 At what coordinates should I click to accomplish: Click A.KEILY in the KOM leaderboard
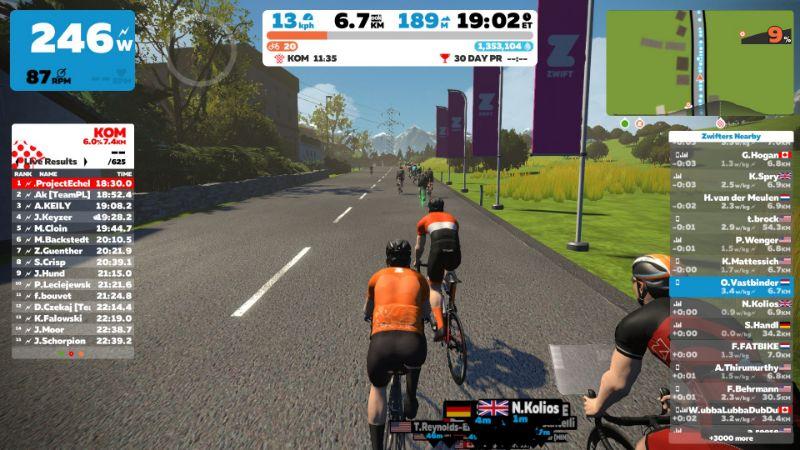pos(72,206)
